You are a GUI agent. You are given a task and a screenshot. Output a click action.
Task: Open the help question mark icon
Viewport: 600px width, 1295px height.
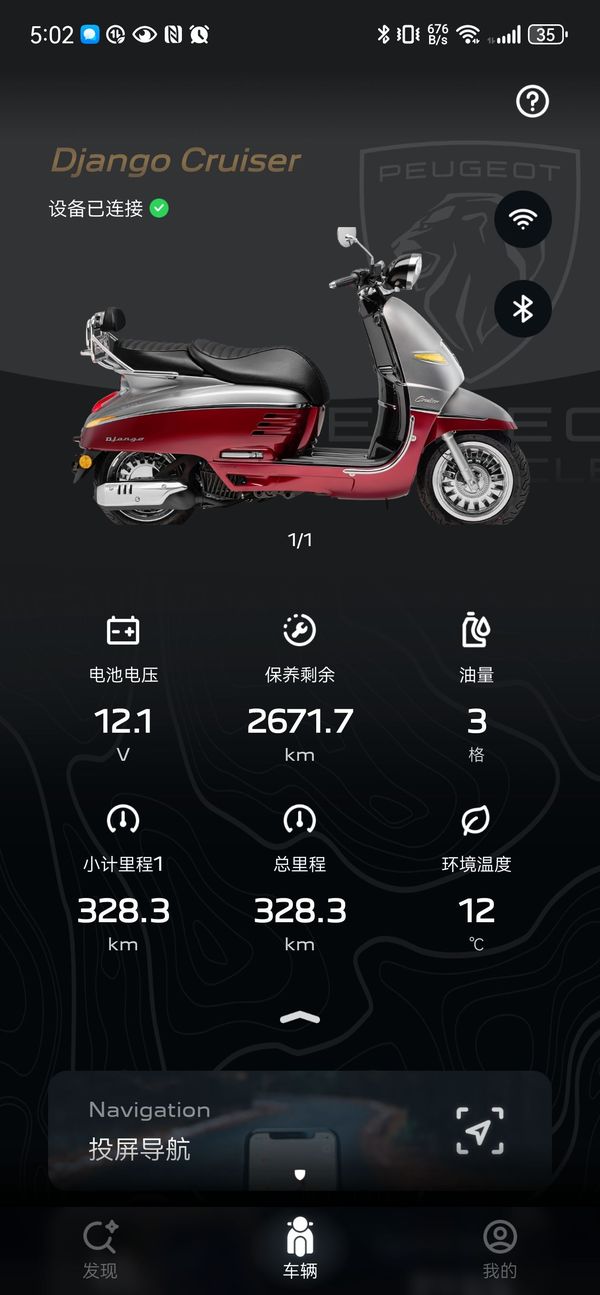coord(532,101)
